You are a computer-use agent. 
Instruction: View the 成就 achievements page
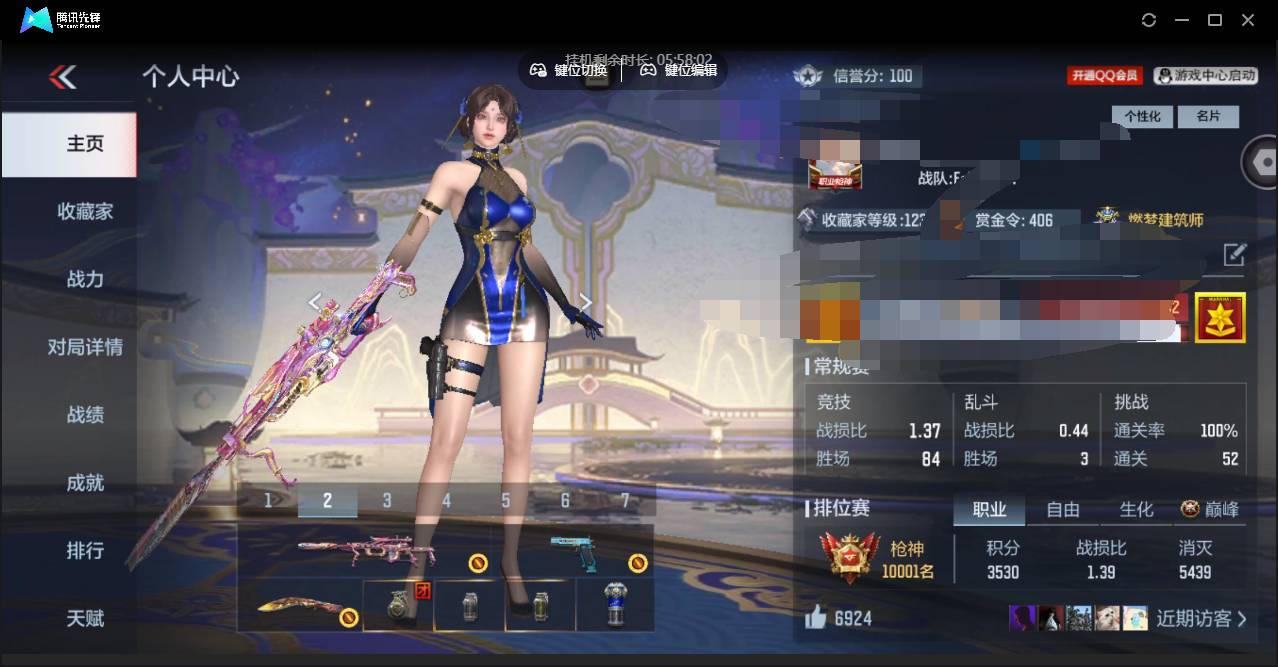click(85, 483)
